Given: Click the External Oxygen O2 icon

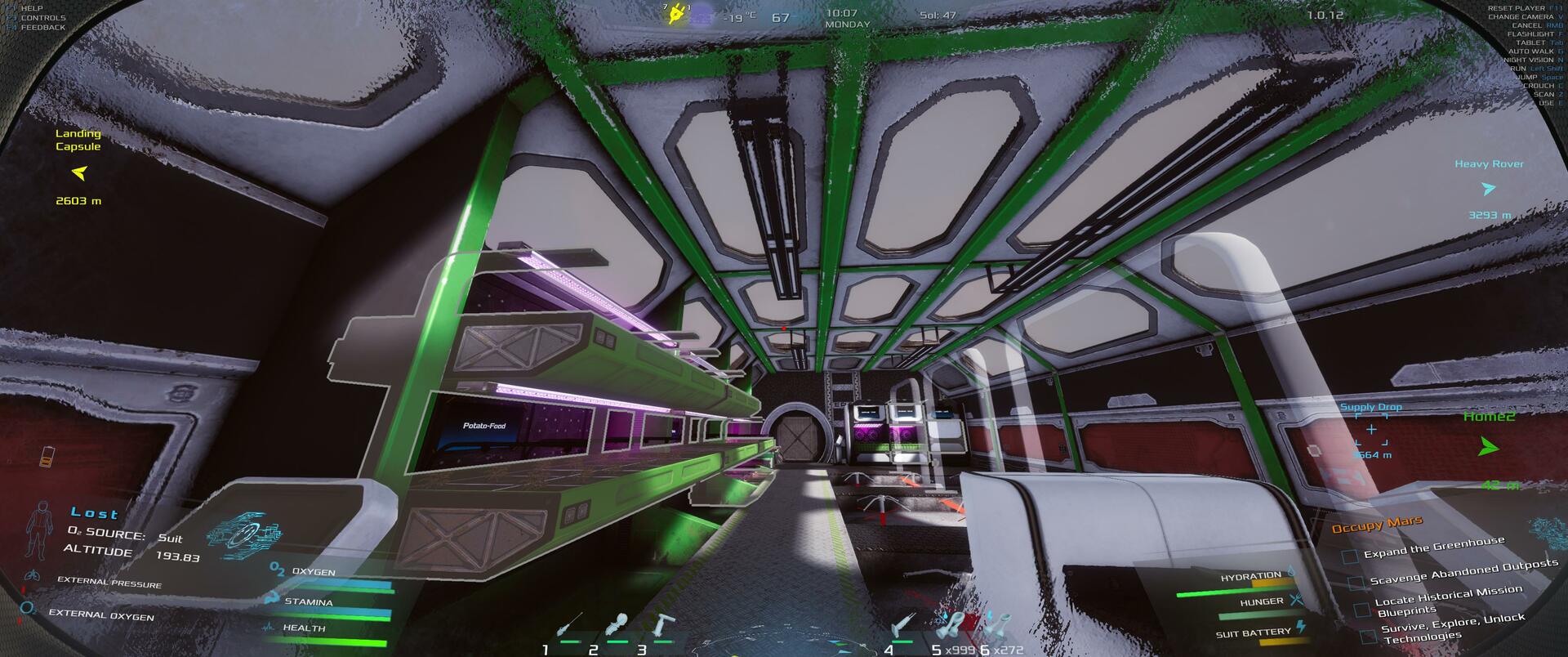Looking at the screenshot, I should pyautogui.click(x=29, y=609).
